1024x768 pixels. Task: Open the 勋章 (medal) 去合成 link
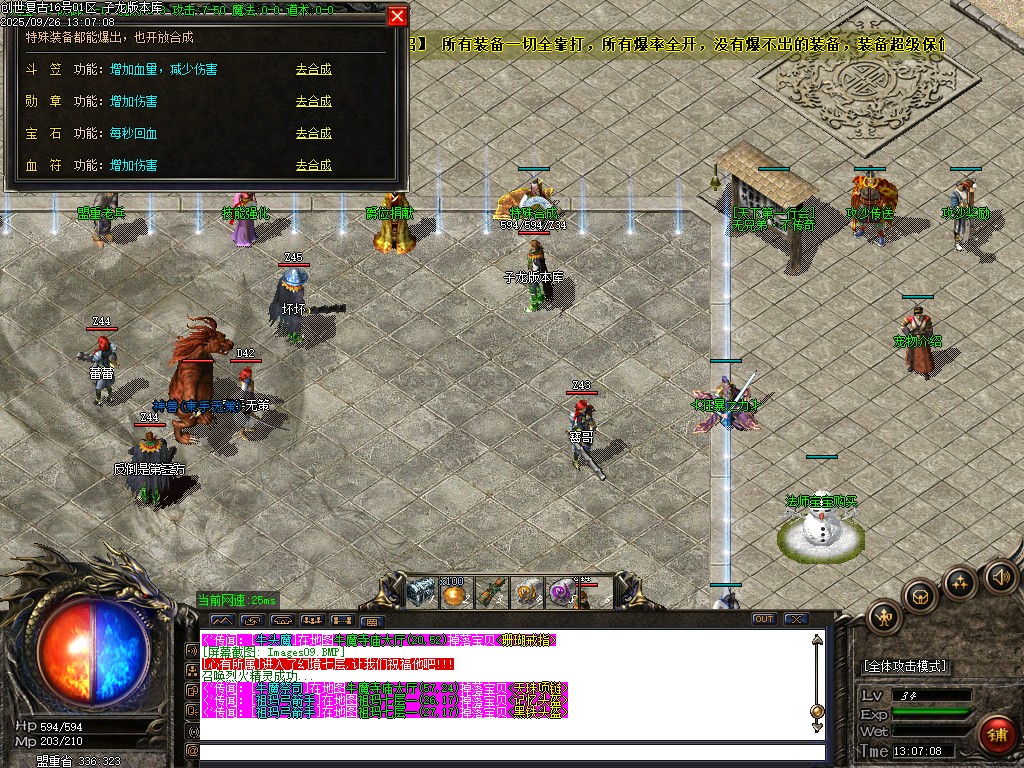313,102
